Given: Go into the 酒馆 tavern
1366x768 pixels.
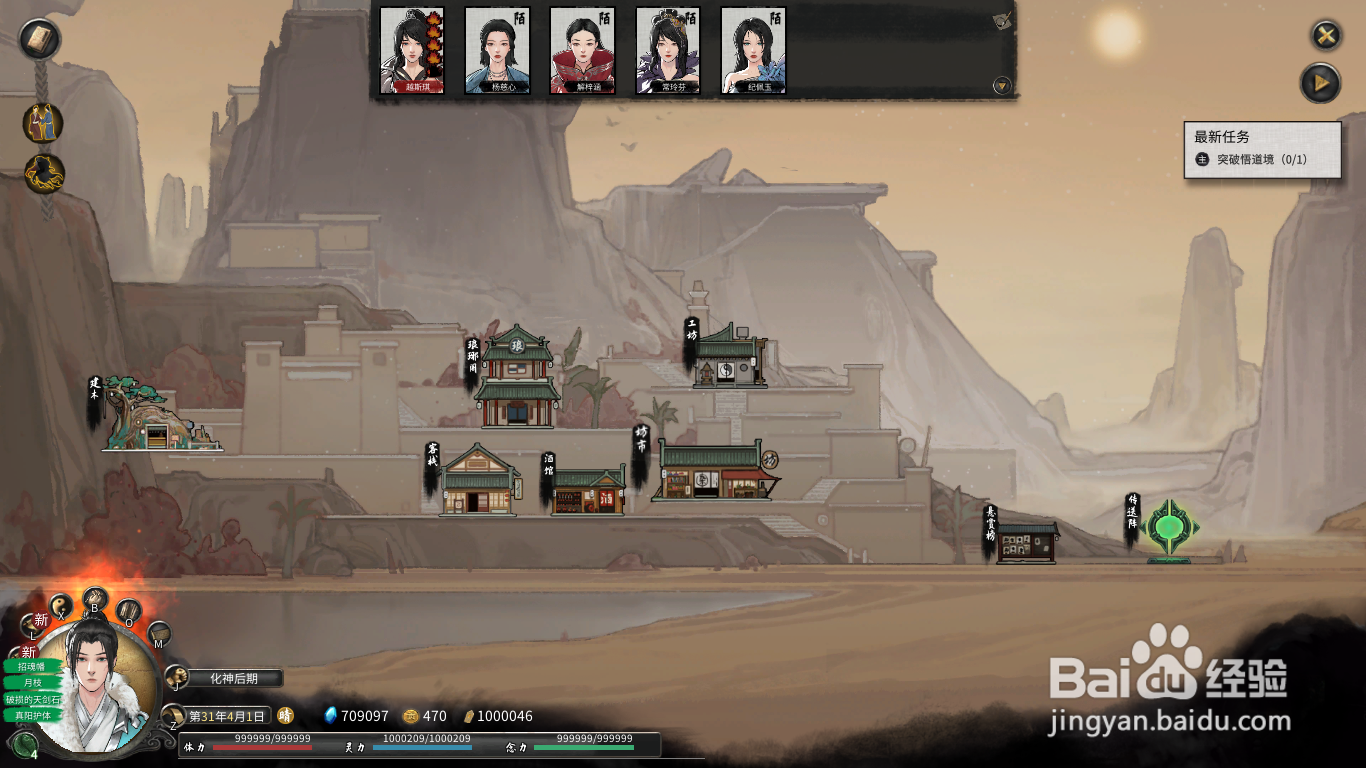Looking at the screenshot, I should coord(588,492).
